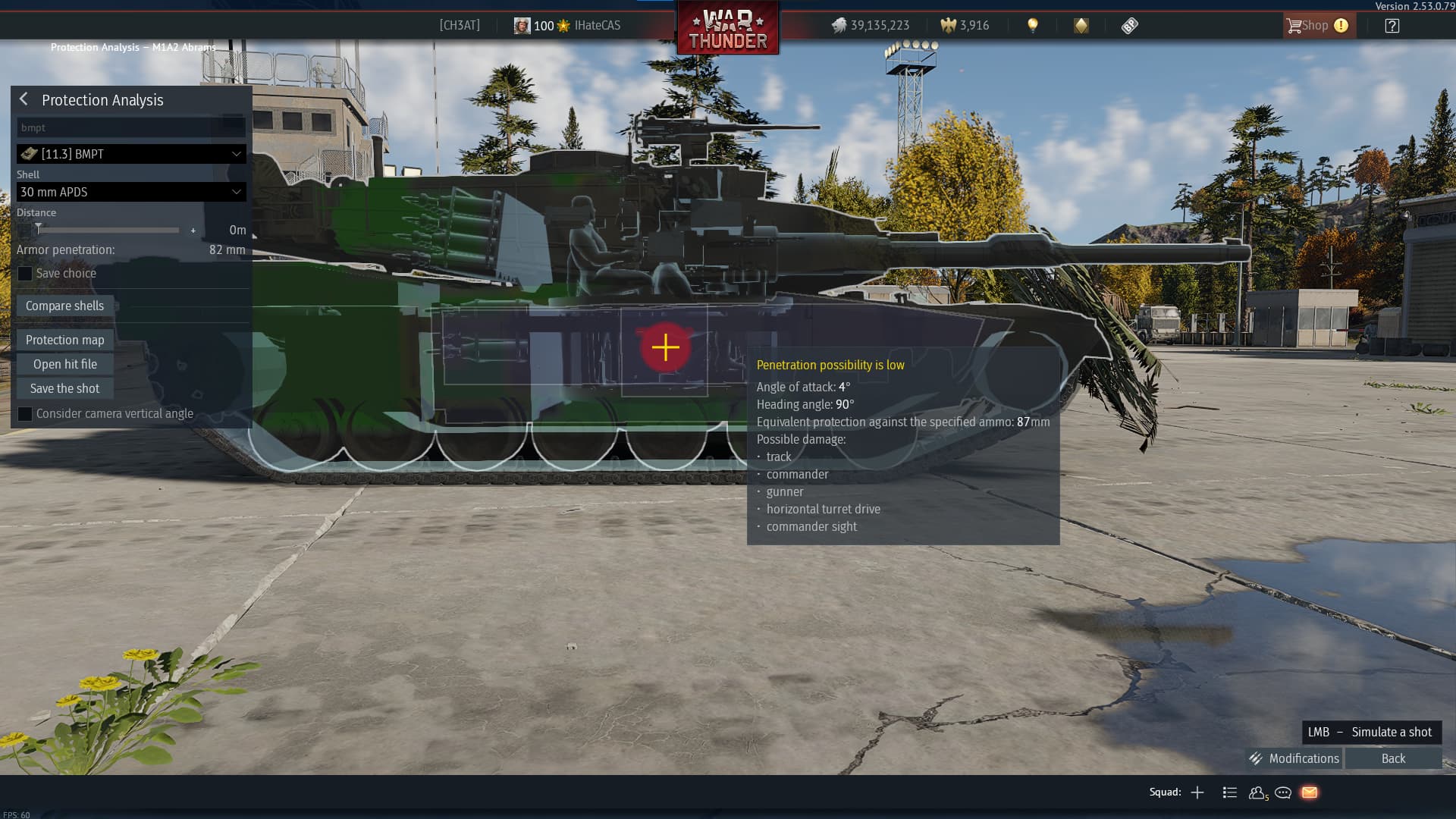Enable Consider camera vertical angle
The image size is (1456, 819).
pyautogui.click(x=25, y=414)
